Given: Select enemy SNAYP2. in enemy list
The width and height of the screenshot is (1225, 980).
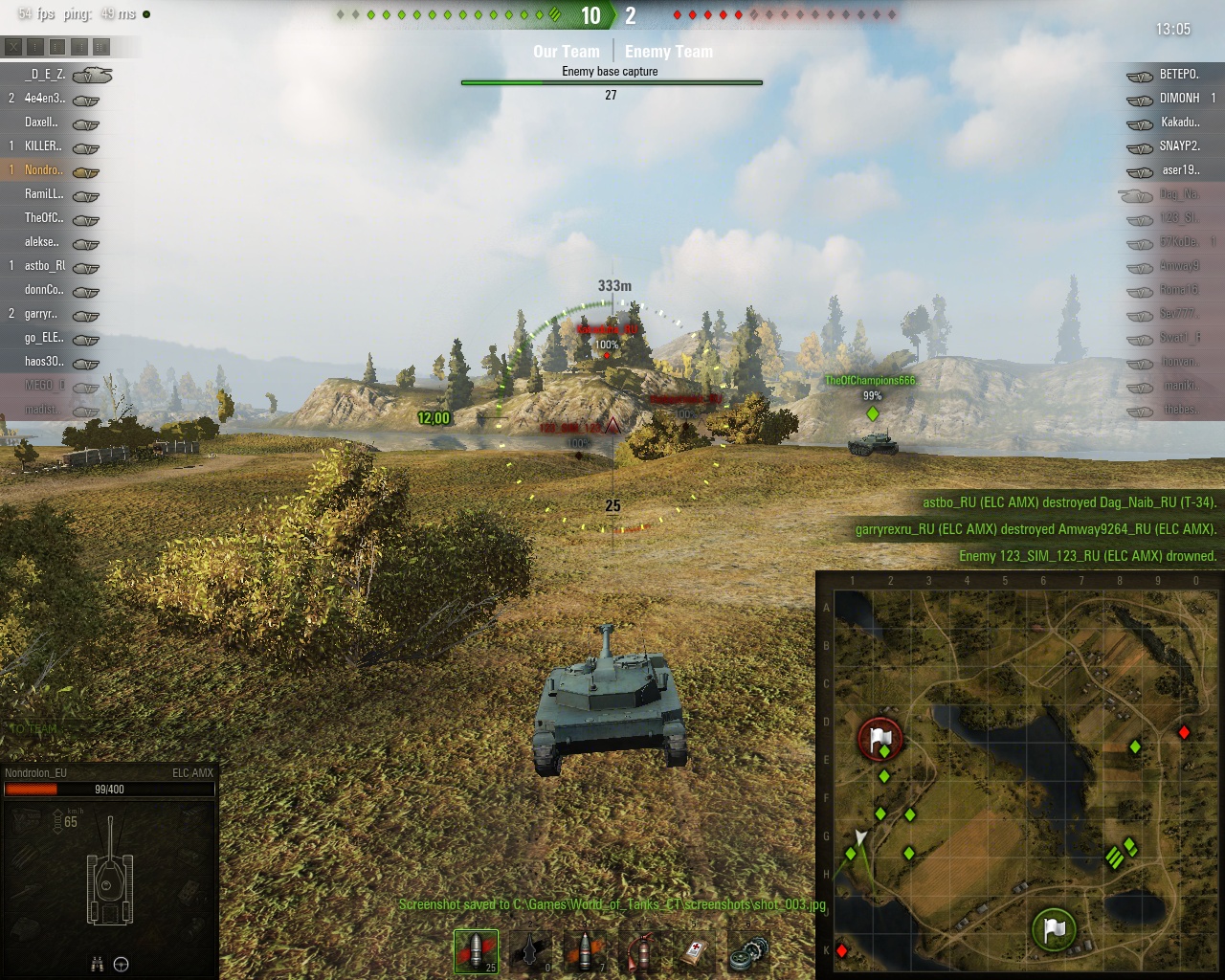Looking at the screenshot, I should [x=1179, y=146].
